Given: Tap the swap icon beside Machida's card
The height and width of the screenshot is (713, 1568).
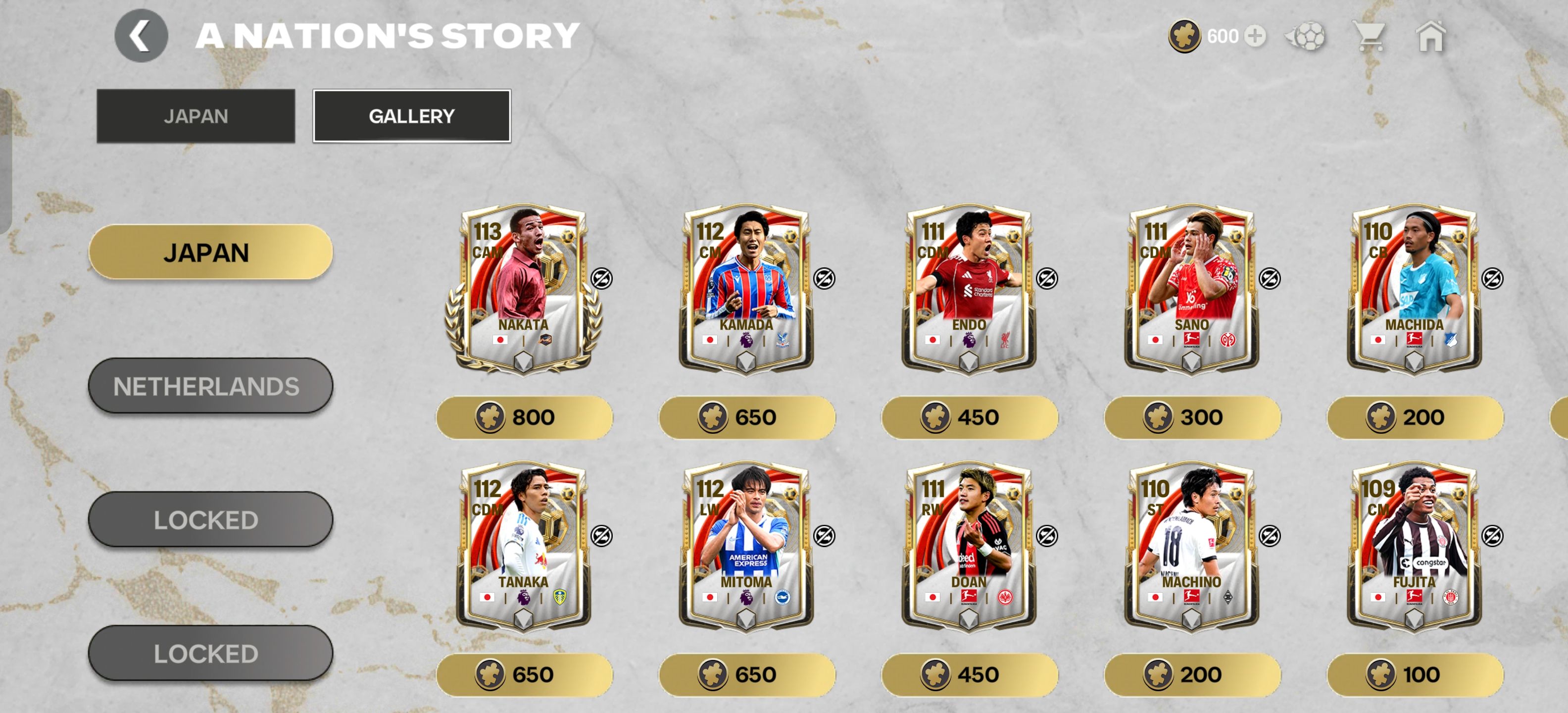Looking at the screenshot, I should click(x=1492, y=279).
